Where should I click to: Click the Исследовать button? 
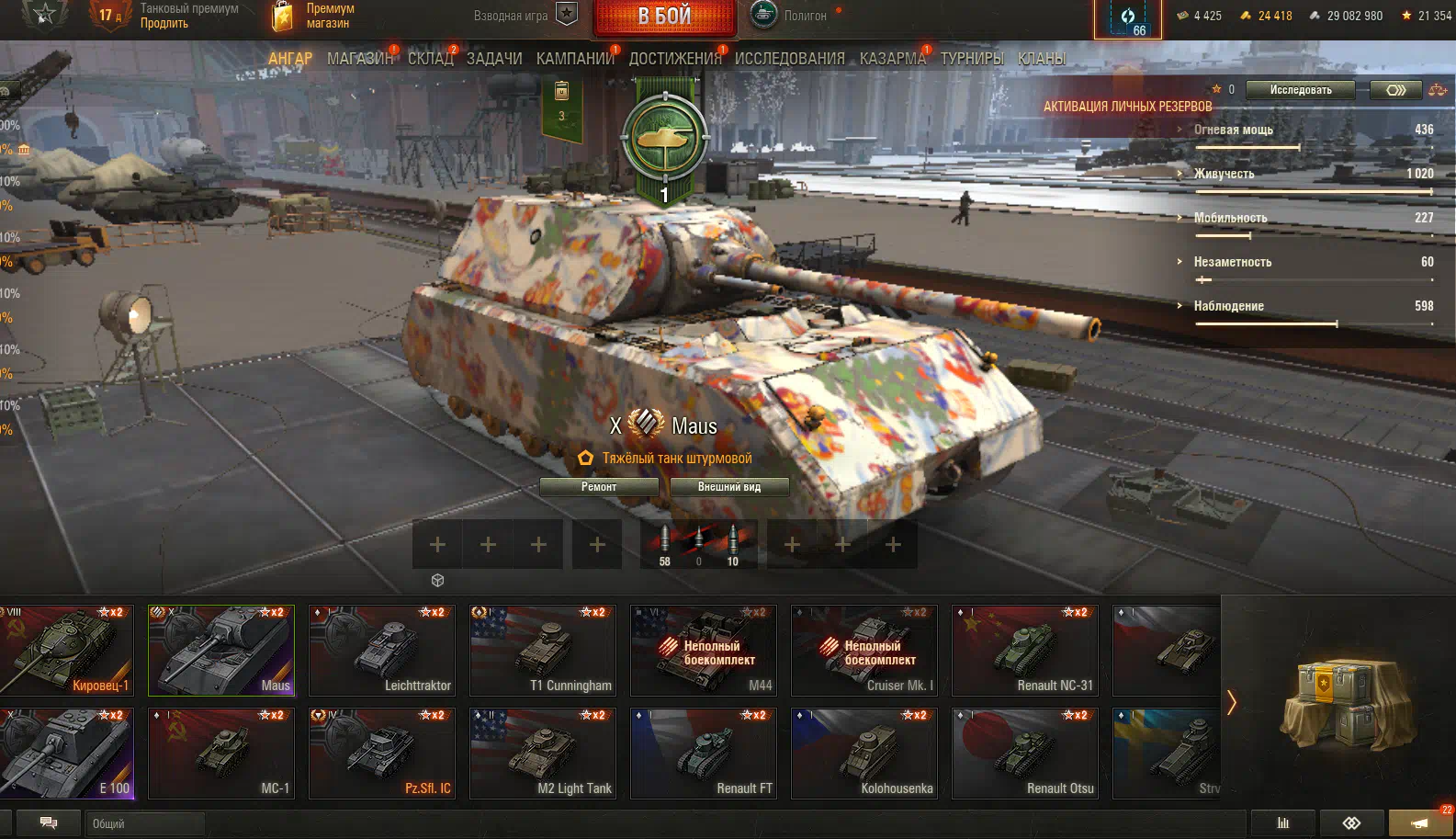pyautogui.click(x=1301, y=90)
